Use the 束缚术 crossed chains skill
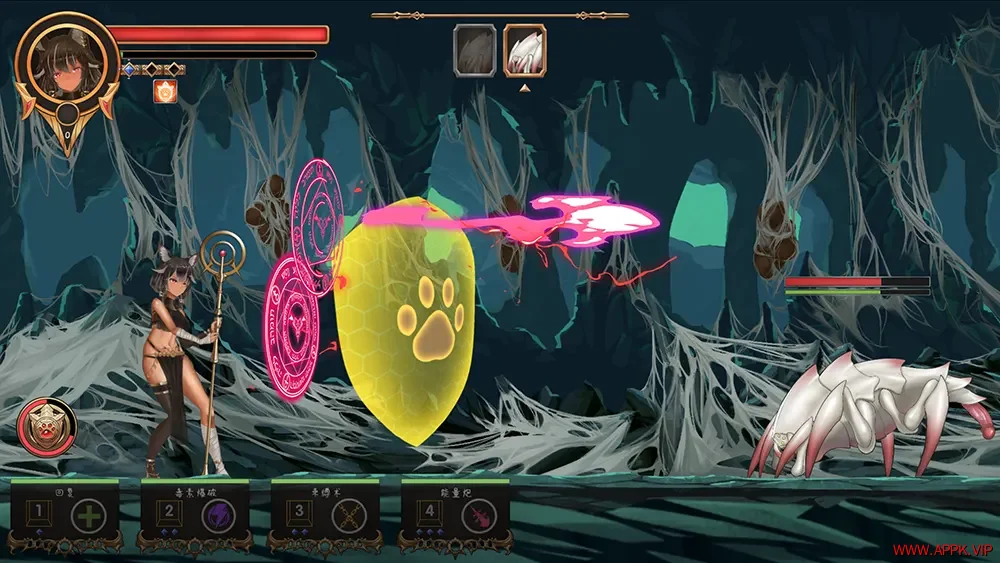Image resolution: width=1000 pixels, height=563 pixels. [x=349, y=516]
